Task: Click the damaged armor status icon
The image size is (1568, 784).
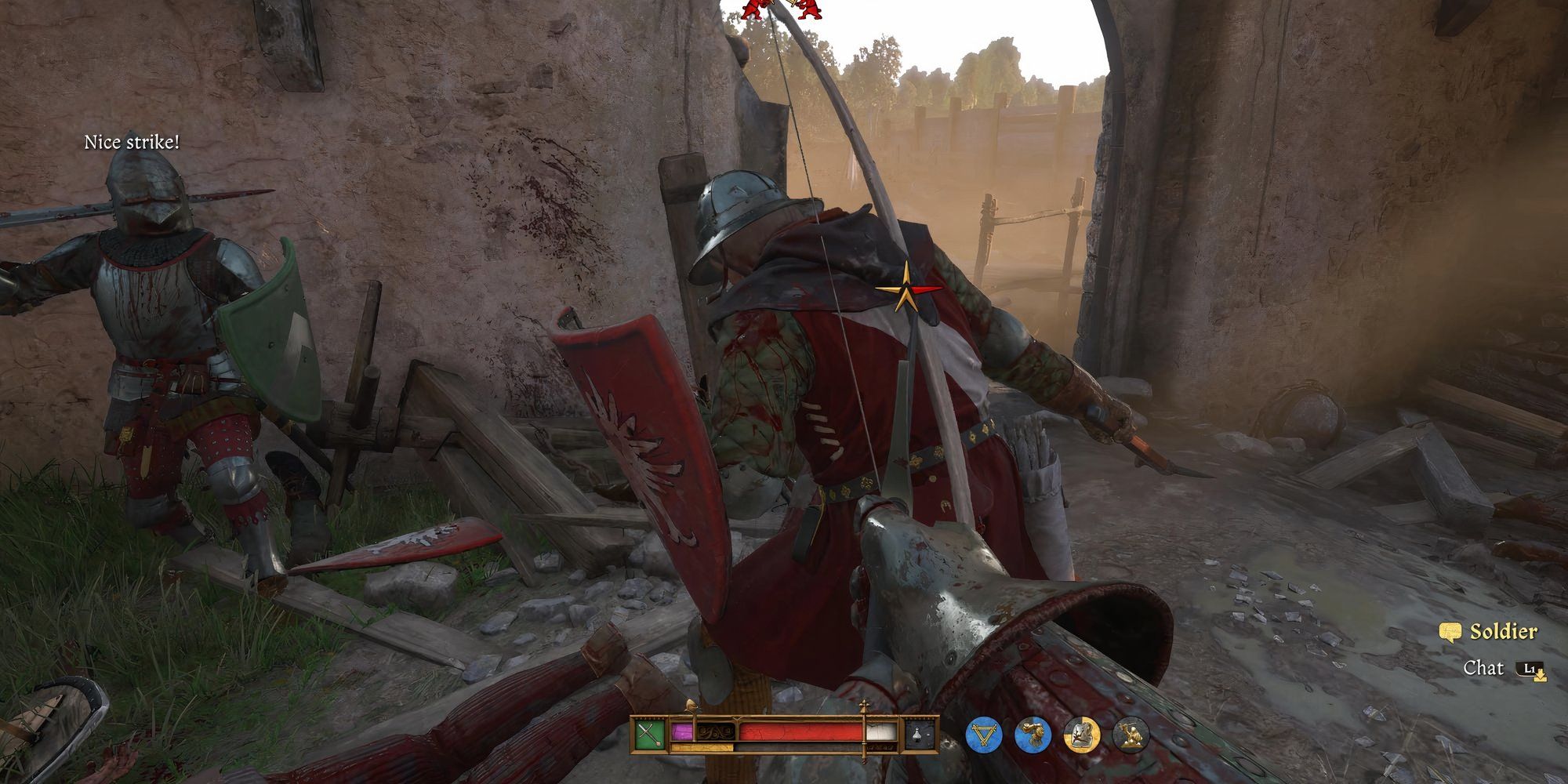Action: (x=1081, y=735)
